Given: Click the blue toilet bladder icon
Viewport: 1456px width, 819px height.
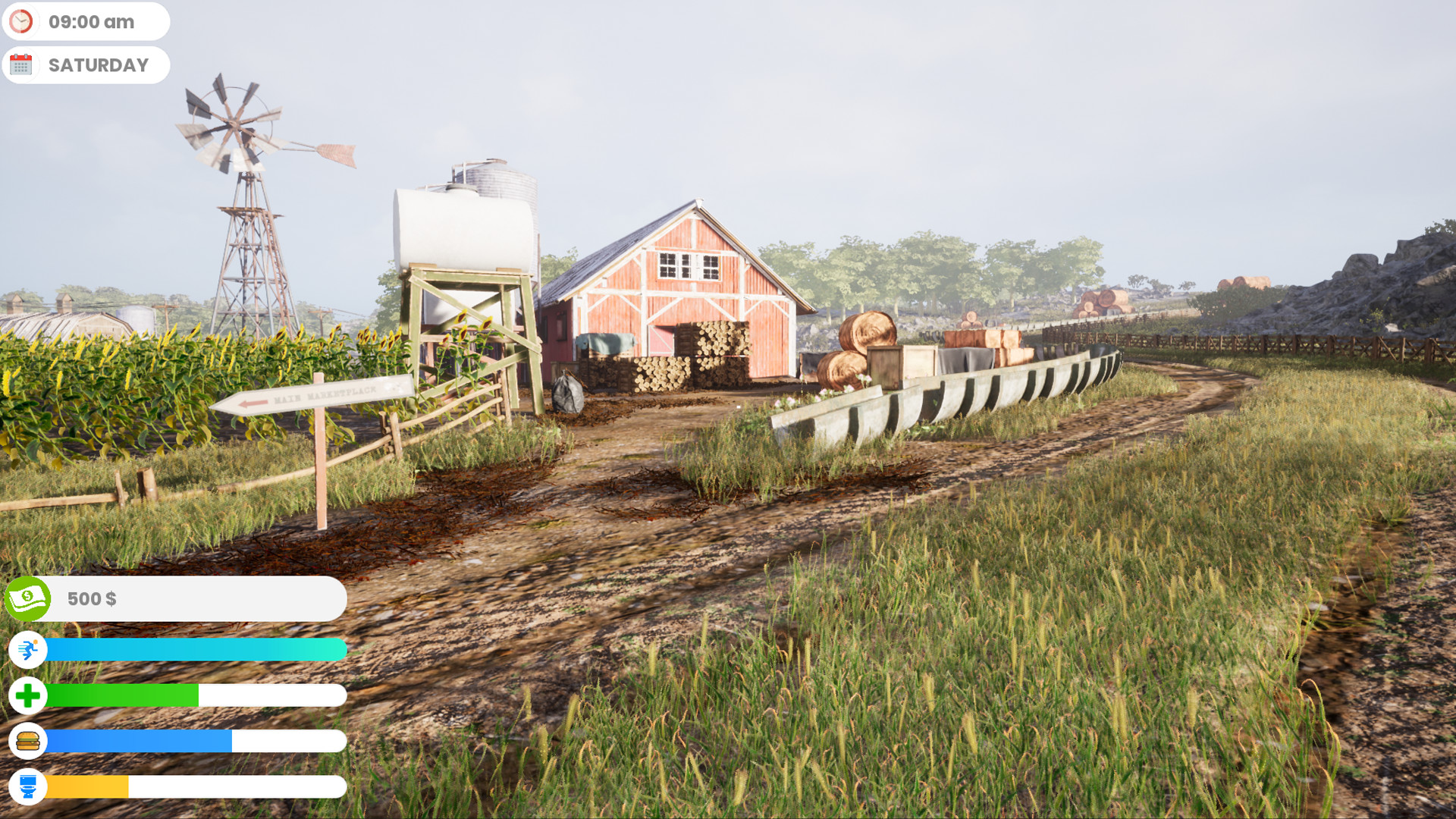Looking at the screenshot, I should 27,786.
